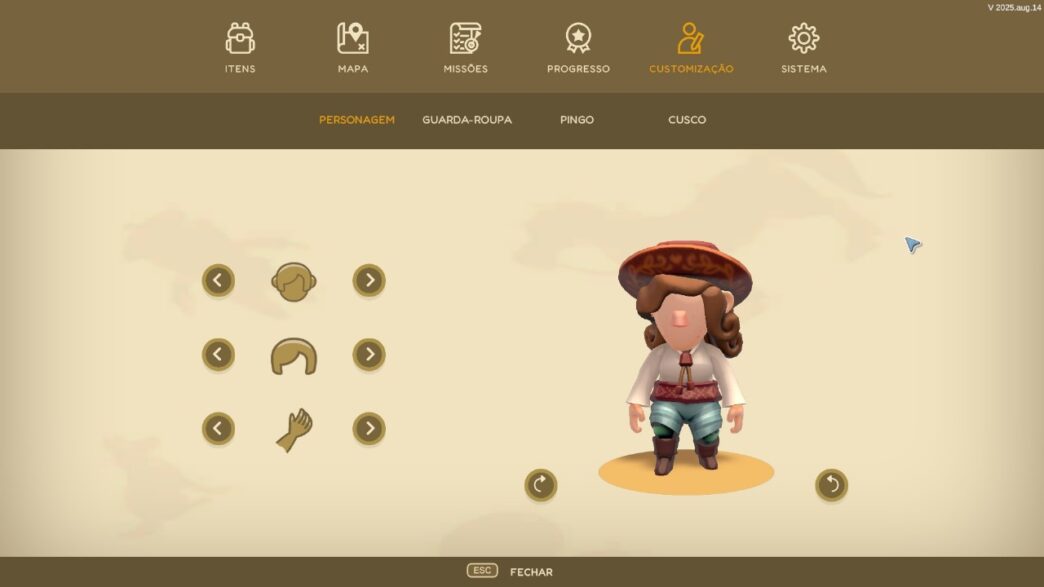Image resolution: width=1044 pixels, height=587 pixels.
Task: Open the Pingo sub-tab
Action: (x=577, y=120)
